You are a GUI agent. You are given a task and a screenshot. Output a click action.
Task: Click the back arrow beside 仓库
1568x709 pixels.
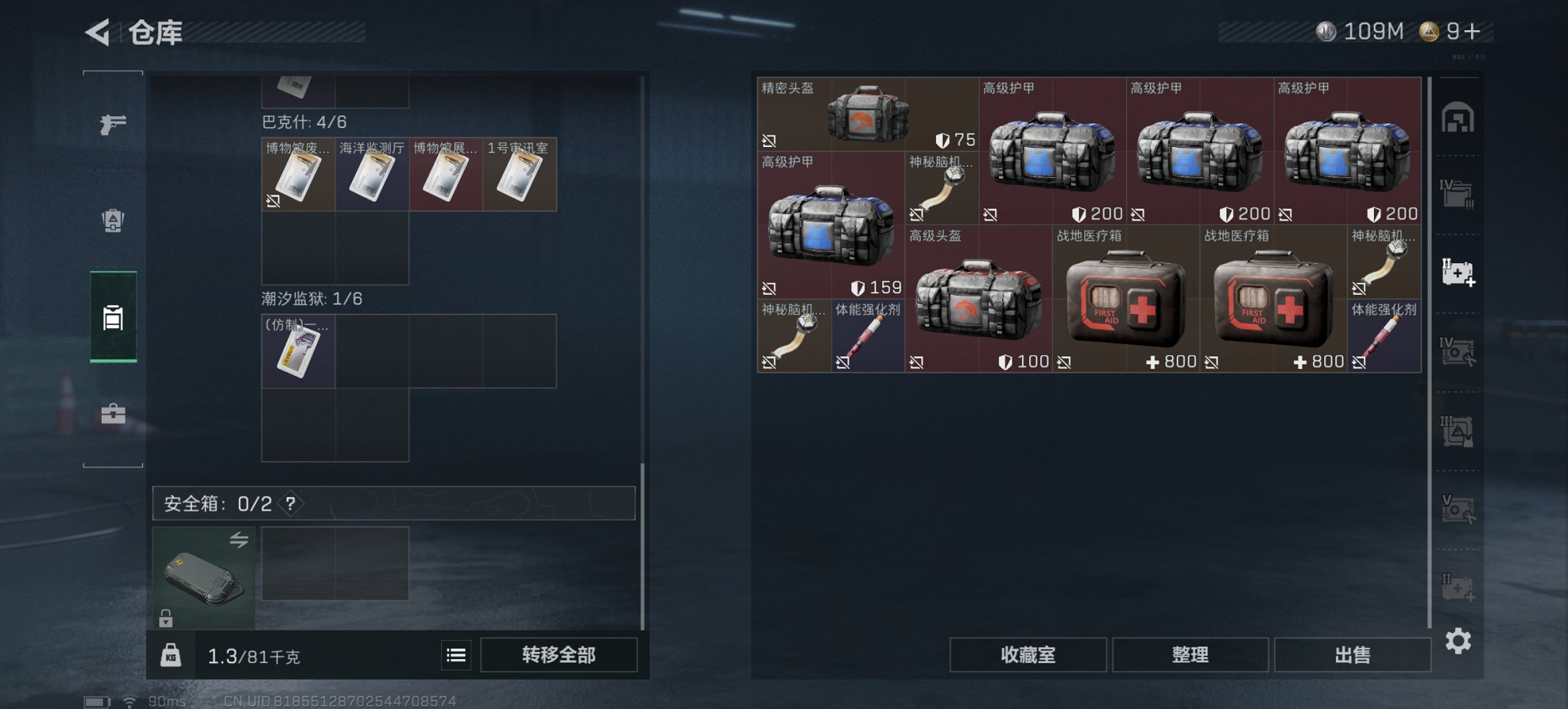(96, 31)
